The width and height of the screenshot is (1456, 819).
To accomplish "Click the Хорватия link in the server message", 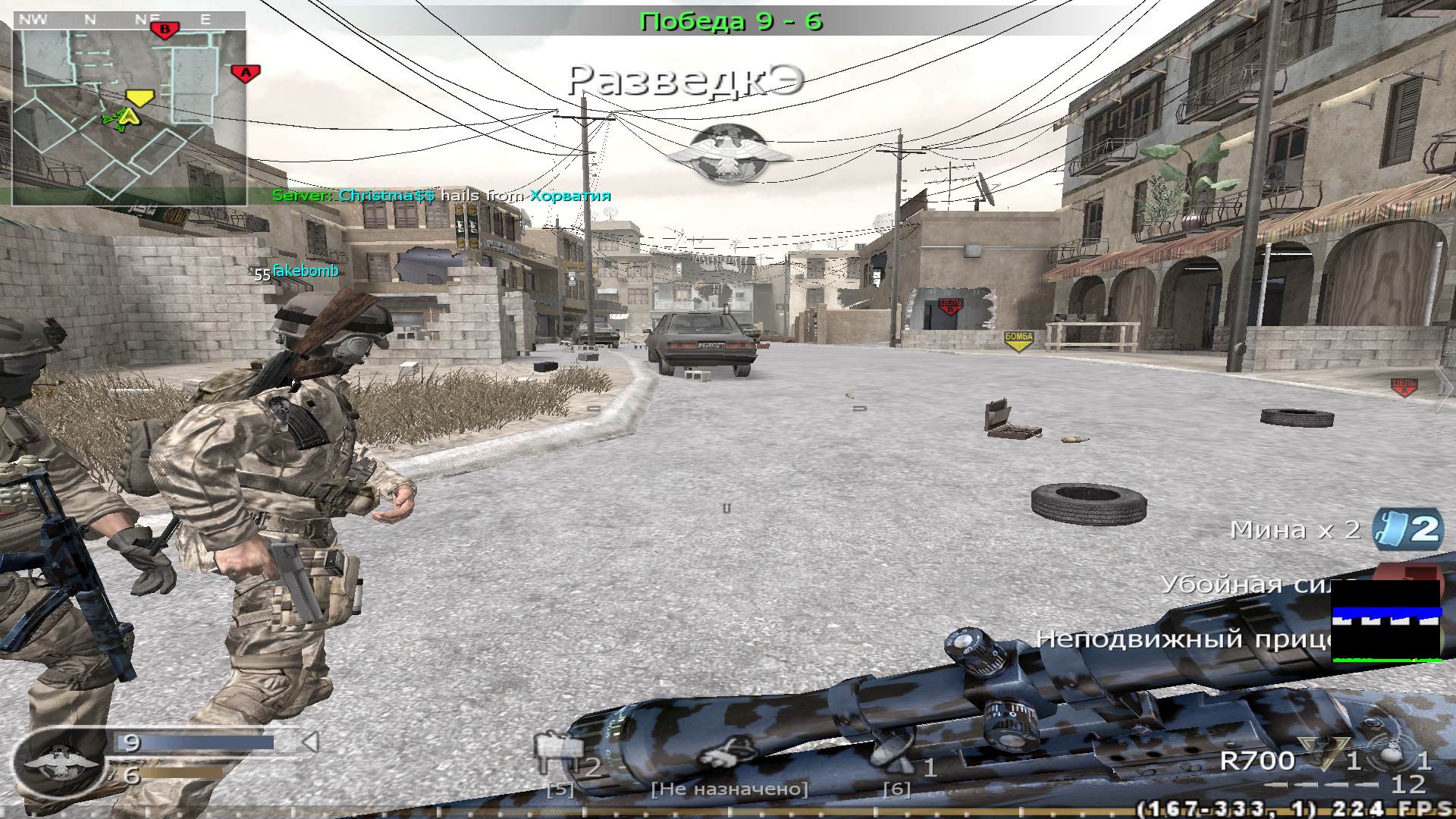I will click(x=570, y=196).
